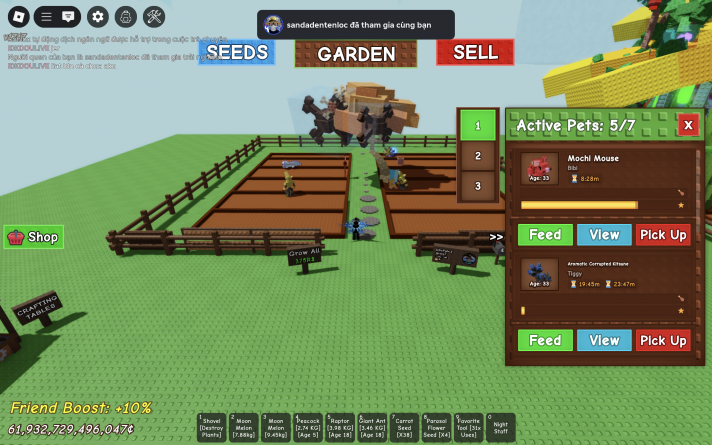Screen dimensions: 712x445
Task: Feed the Corrupted Kitsune pet
Action: click(545, 340)
